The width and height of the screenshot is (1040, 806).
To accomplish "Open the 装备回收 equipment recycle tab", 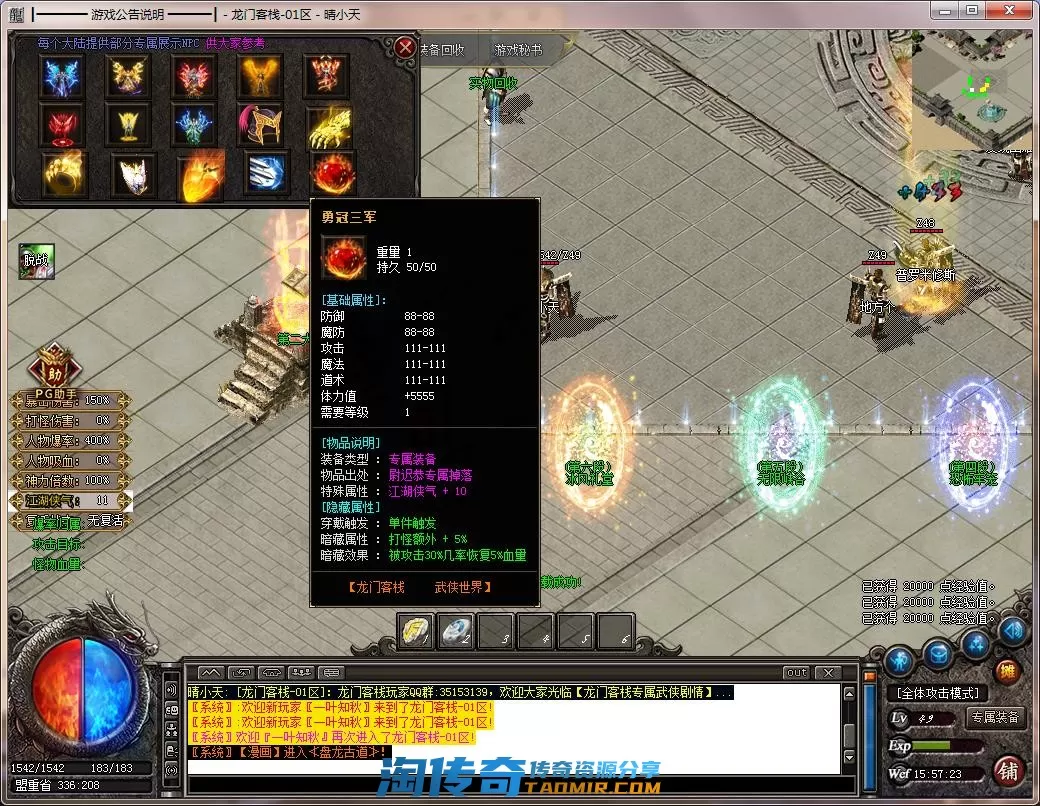I will tap(441, 50).
